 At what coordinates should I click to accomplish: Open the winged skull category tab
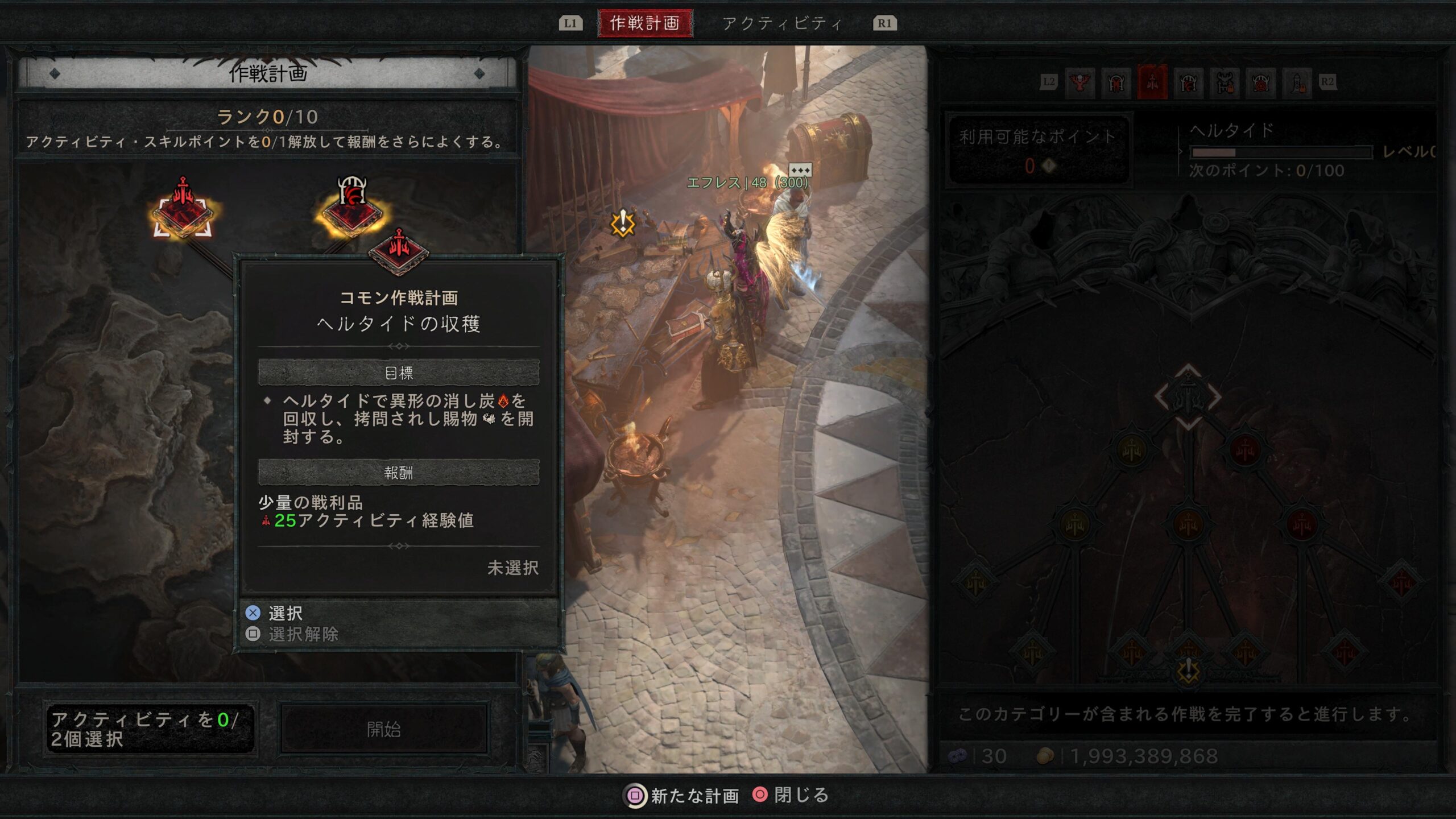1079,83
